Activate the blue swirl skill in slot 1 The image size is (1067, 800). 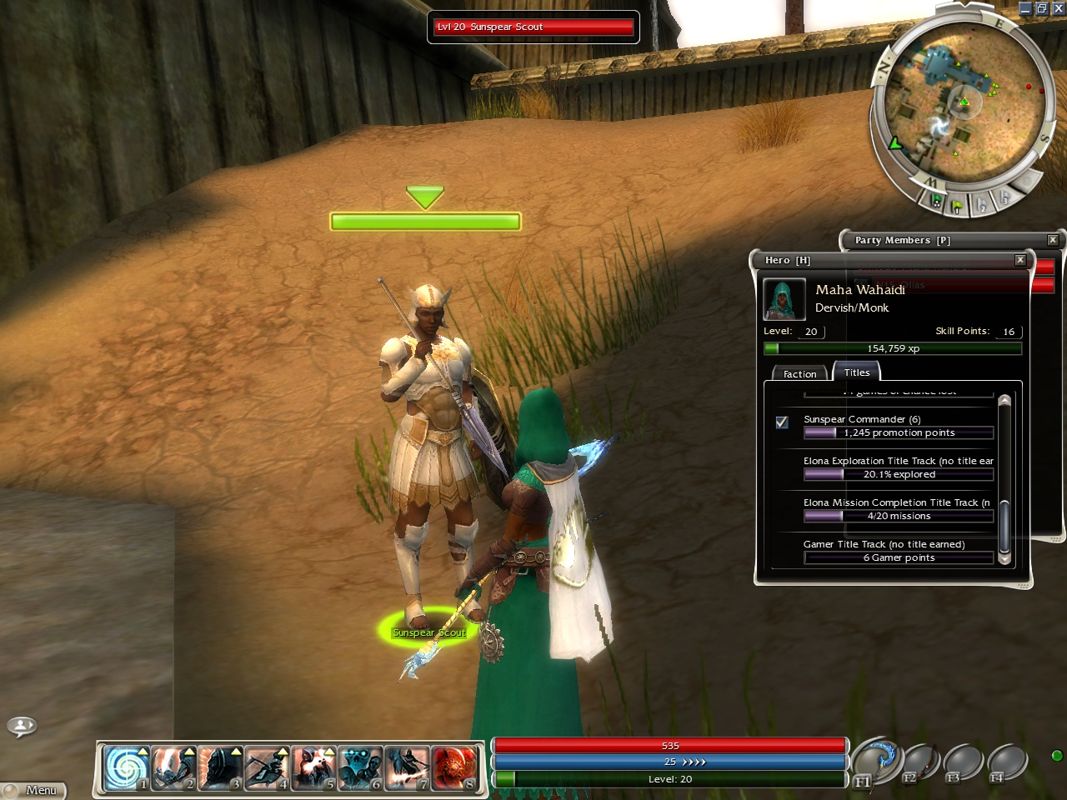coord(126,767)
